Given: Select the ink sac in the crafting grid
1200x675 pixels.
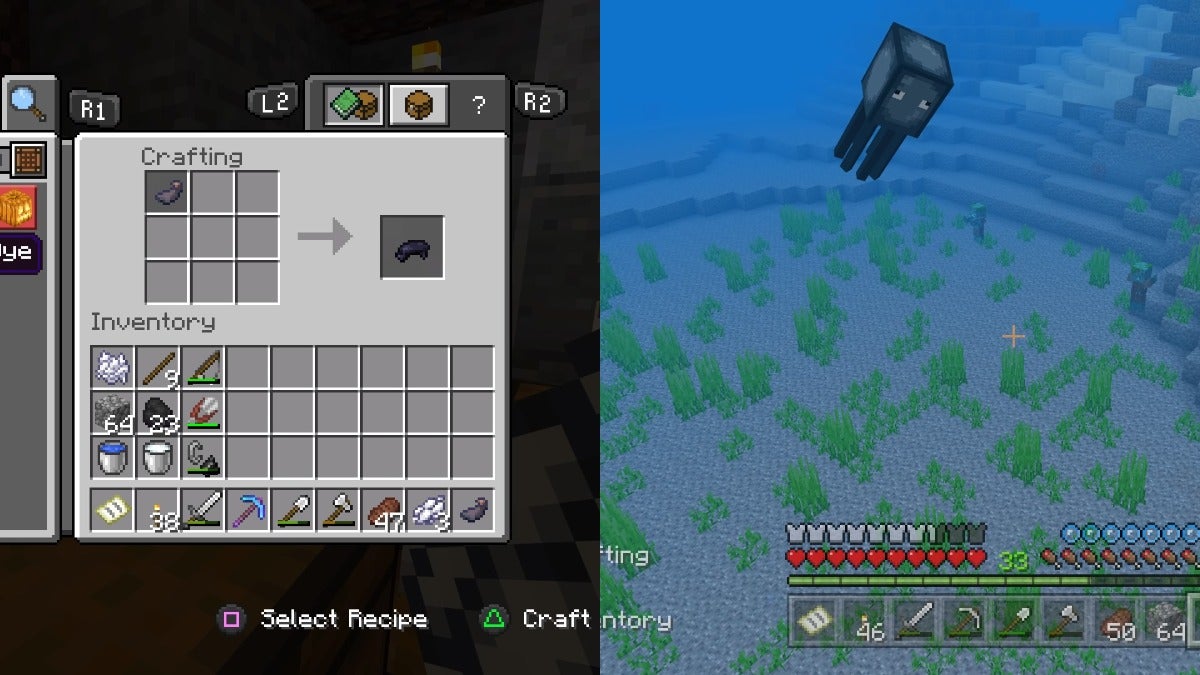Looking at the screenshot, I should [167, 191].
